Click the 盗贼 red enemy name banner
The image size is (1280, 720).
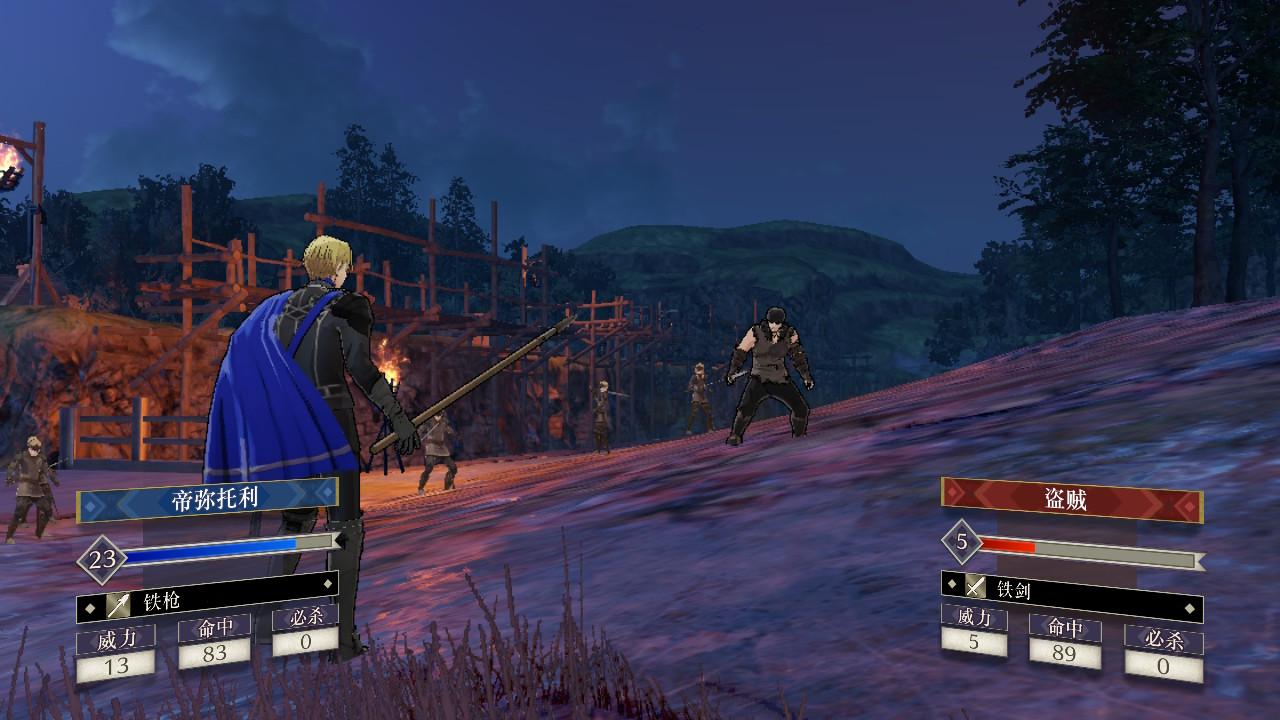1071,500
